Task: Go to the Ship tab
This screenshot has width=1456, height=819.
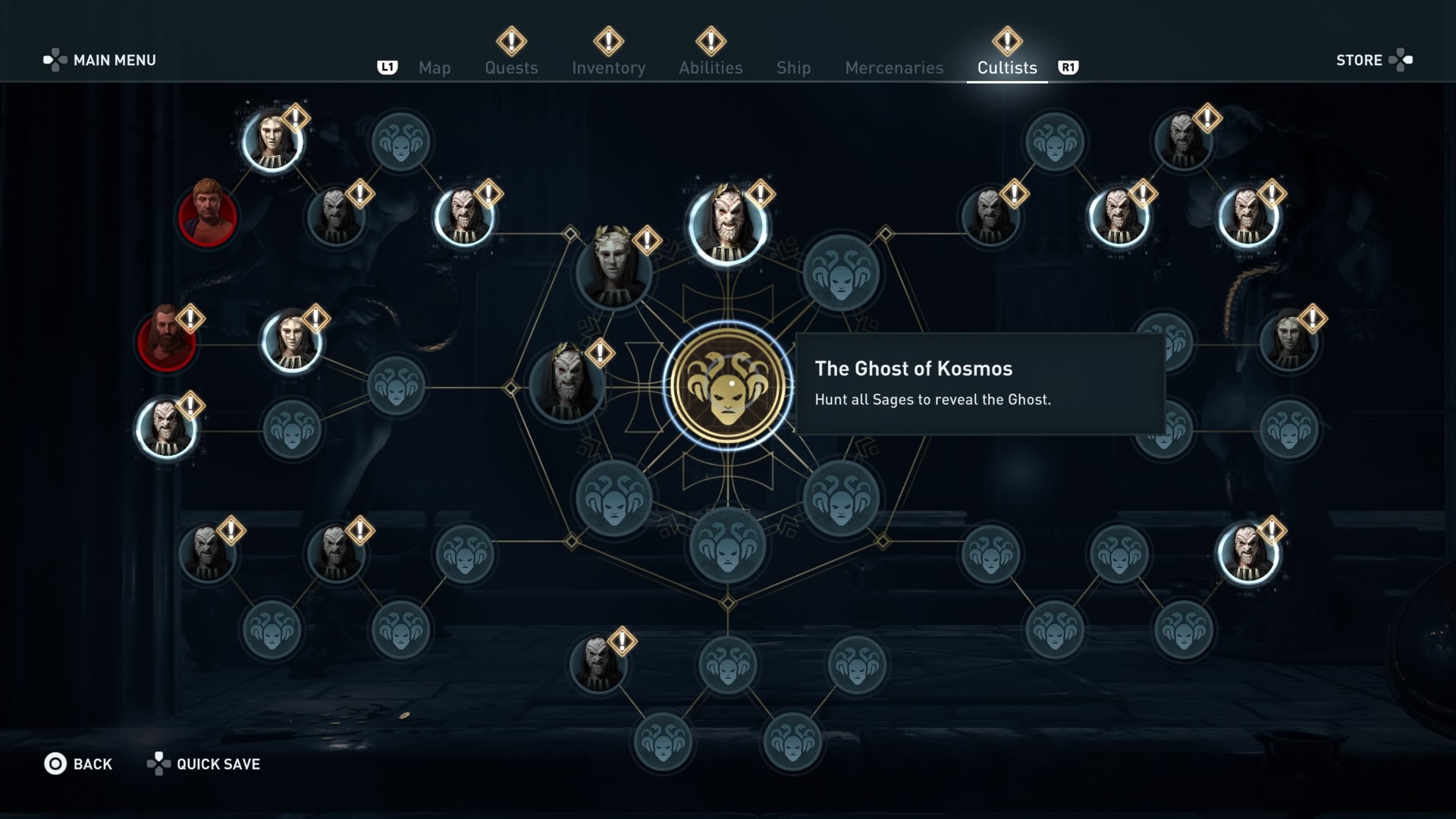Action: pos(793,67)
